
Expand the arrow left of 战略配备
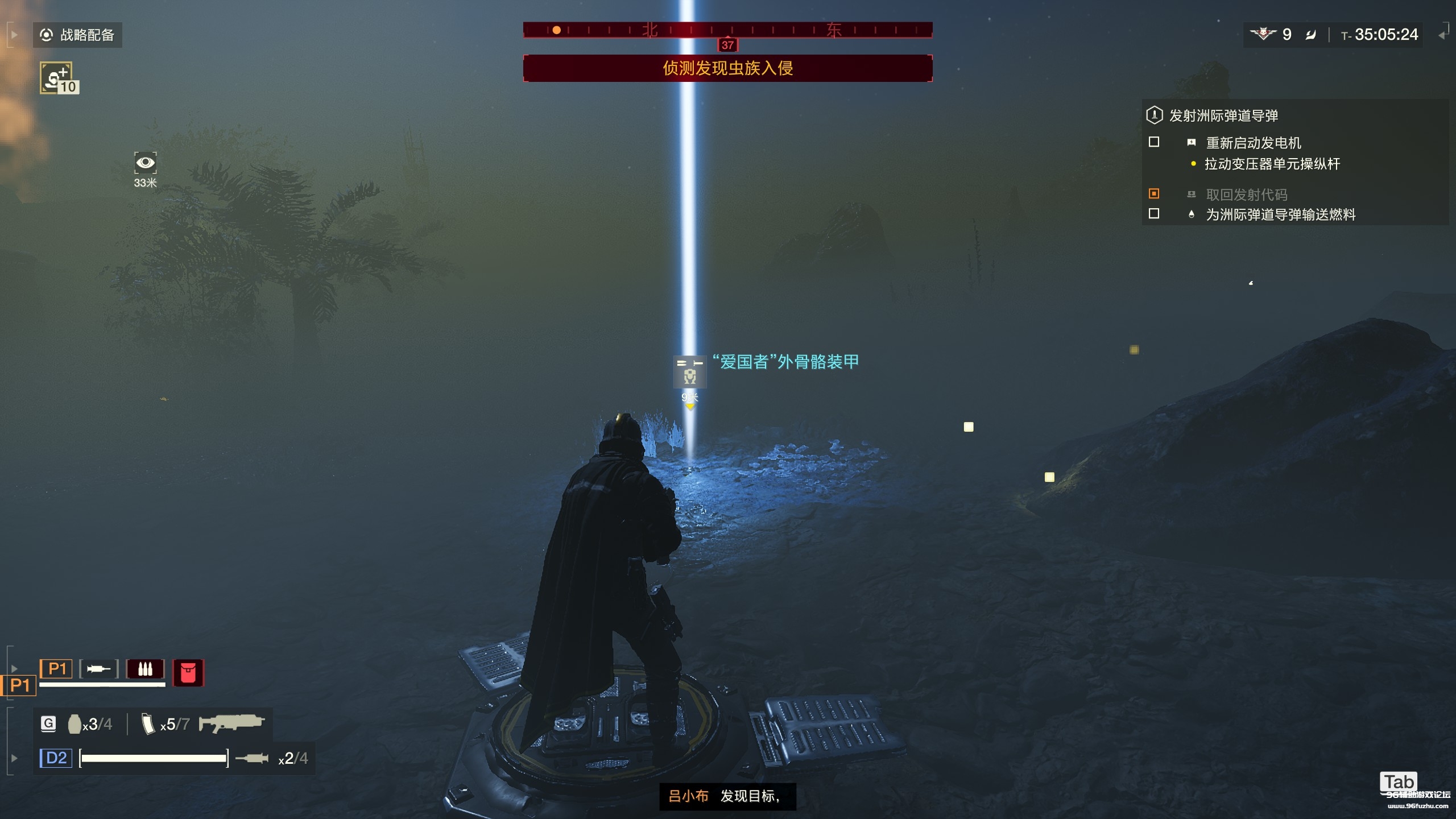pos(15,35)
